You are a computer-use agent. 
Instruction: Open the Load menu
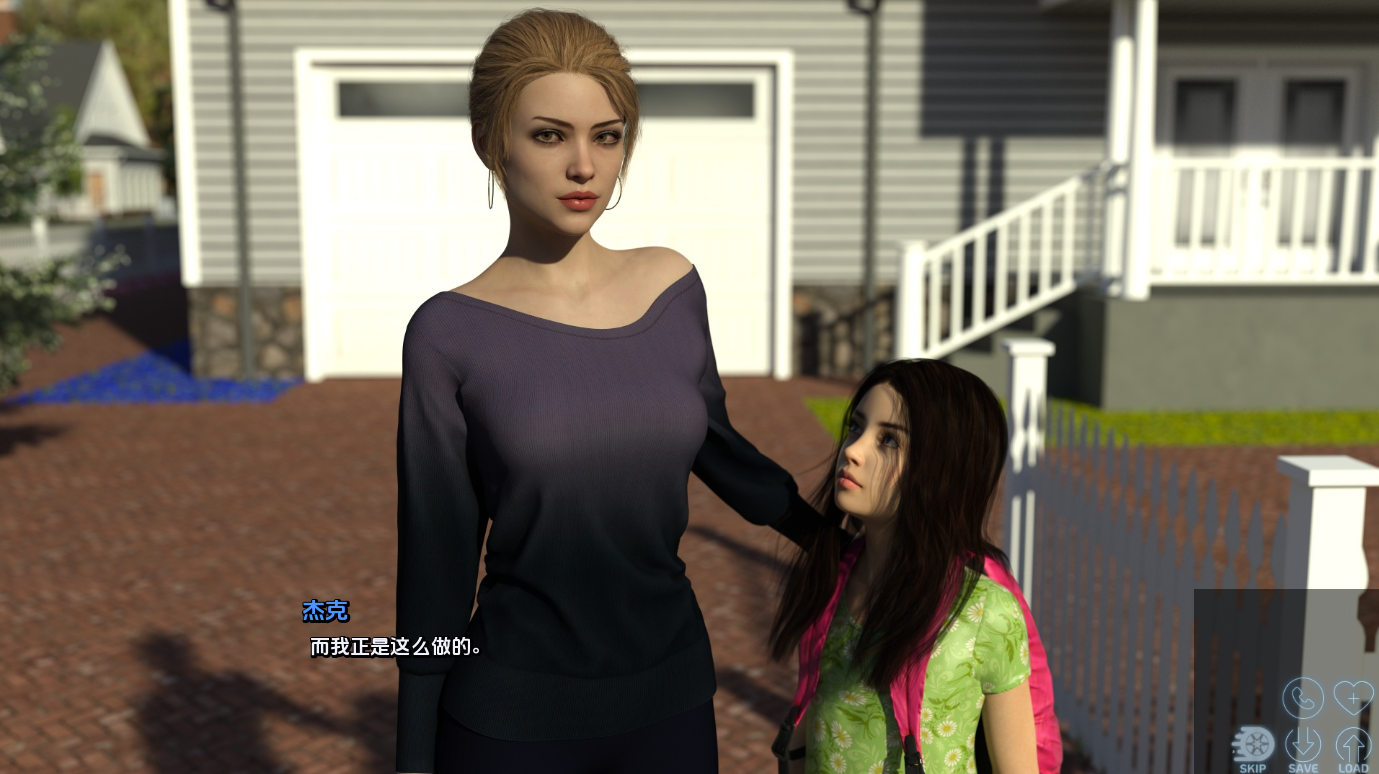tap(1353, 747)
